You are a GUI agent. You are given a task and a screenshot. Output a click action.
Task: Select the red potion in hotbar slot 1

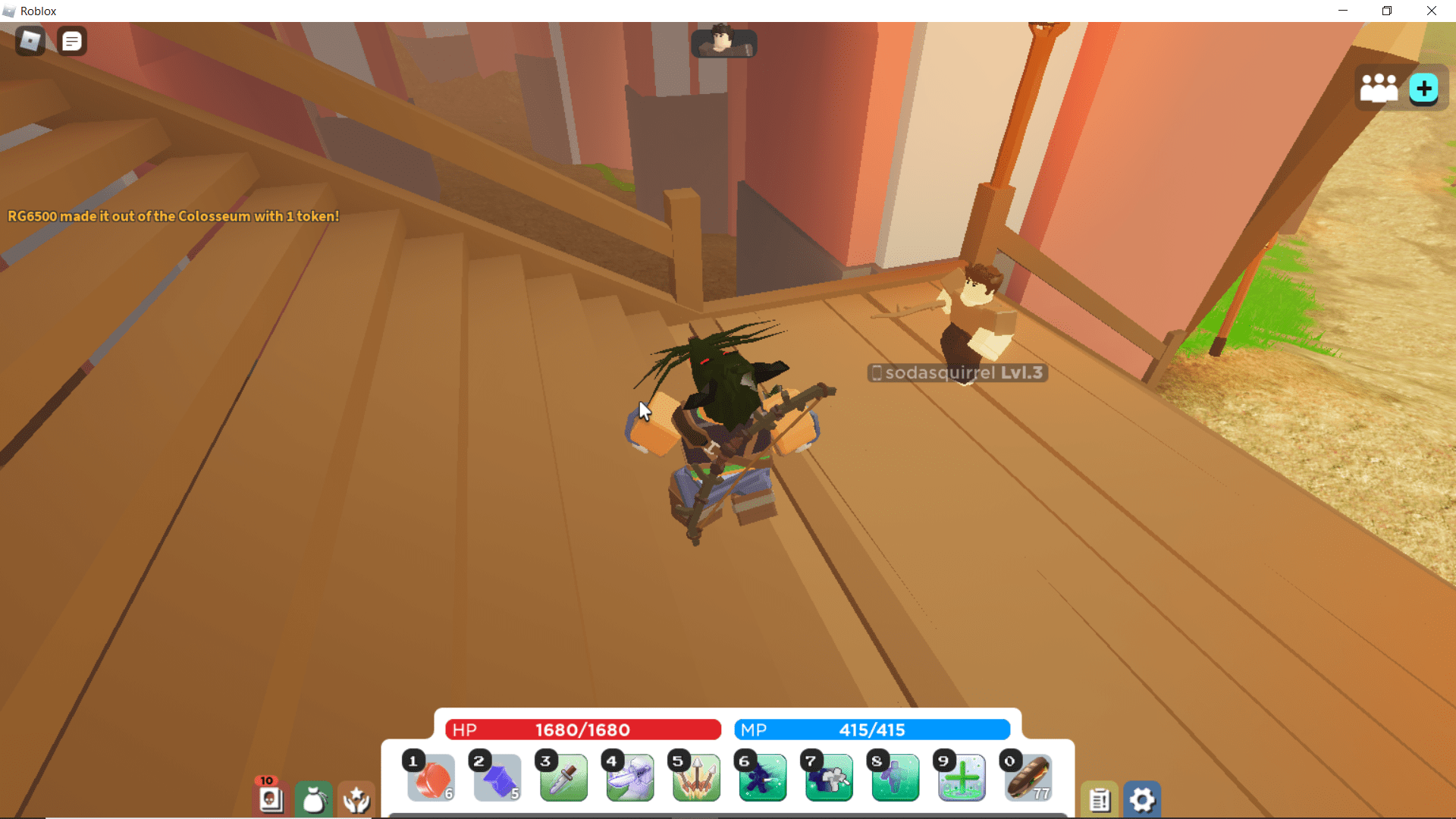[430, 778]
